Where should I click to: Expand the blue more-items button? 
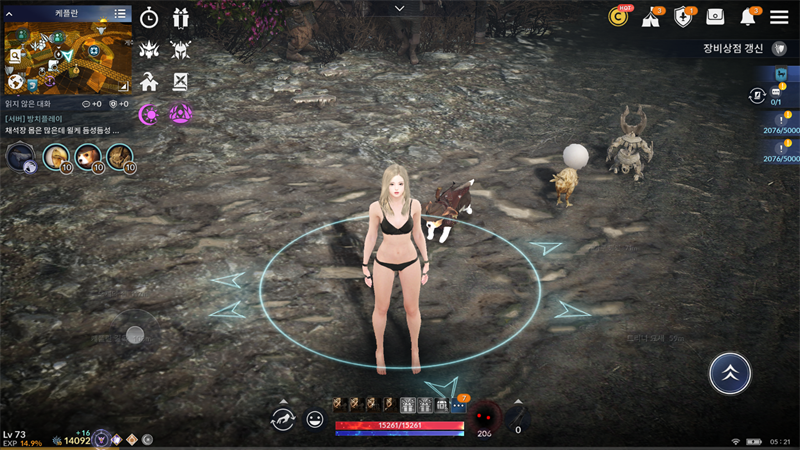(x=459, y=405)
